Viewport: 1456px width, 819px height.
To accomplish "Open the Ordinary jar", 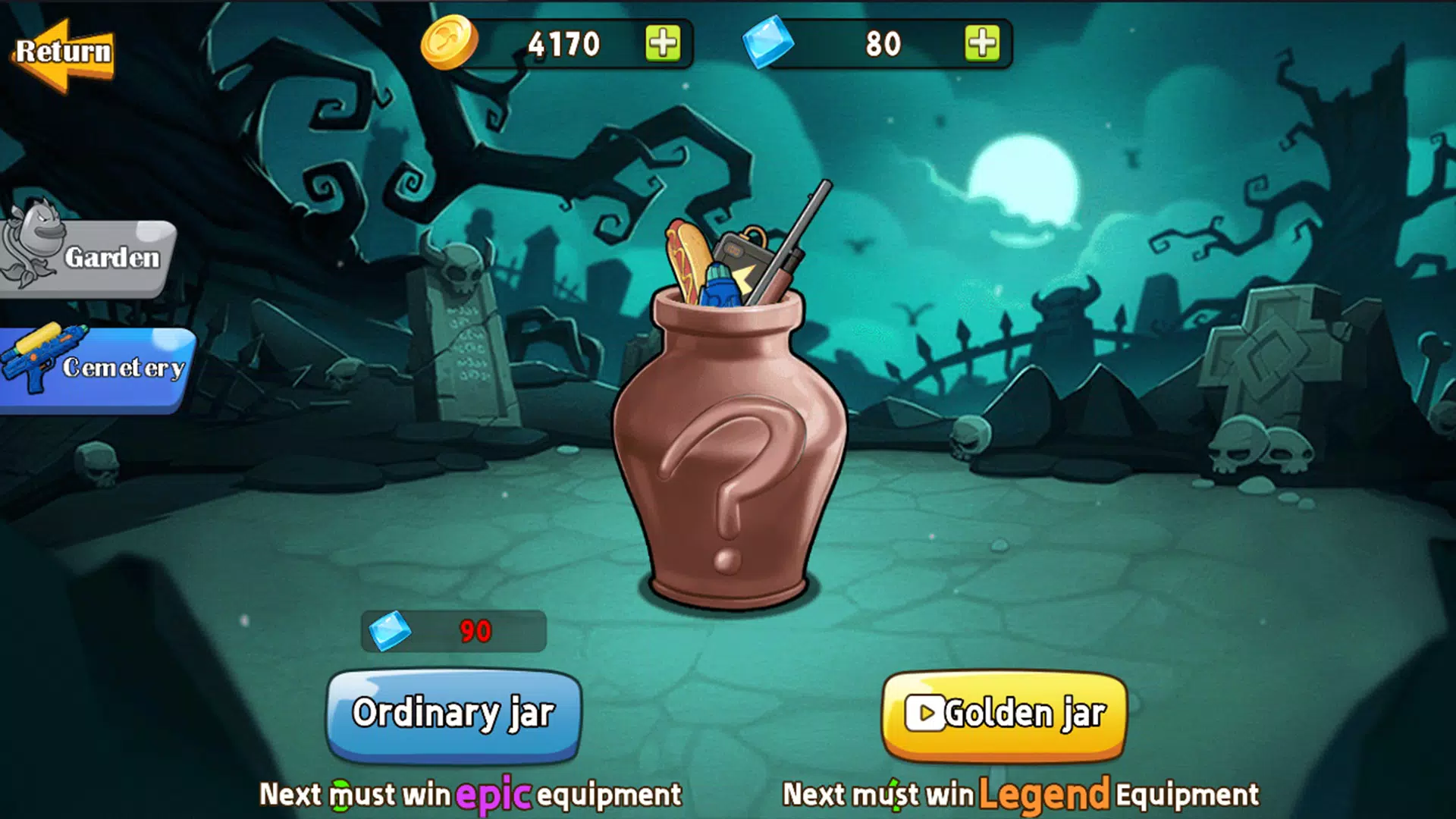I will click(x=453, y=711).
